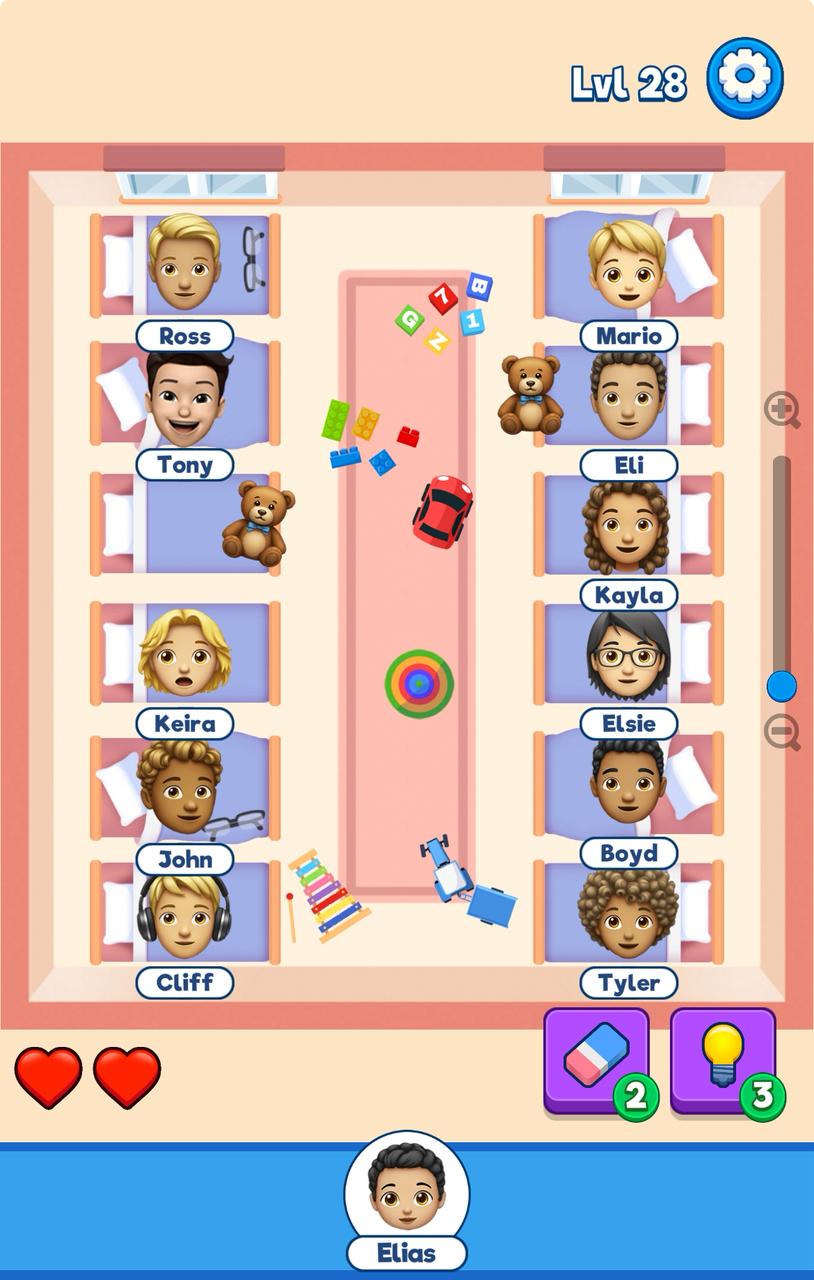Pick Mario's bed
Image resolution: width=814 pixels, height=1280 pixels.
coord(628,266)
